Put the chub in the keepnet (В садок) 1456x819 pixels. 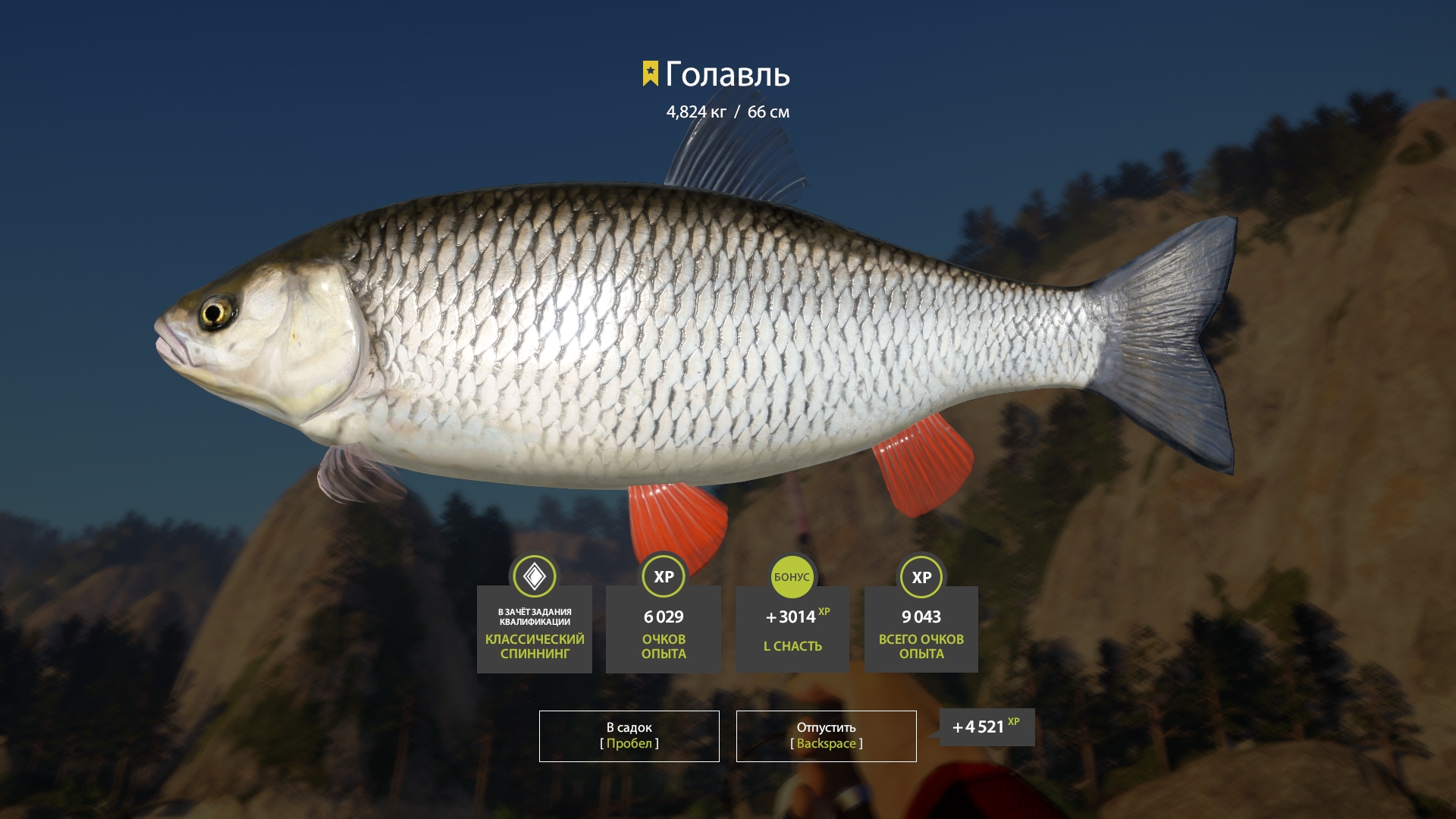[x=629, y=736]
